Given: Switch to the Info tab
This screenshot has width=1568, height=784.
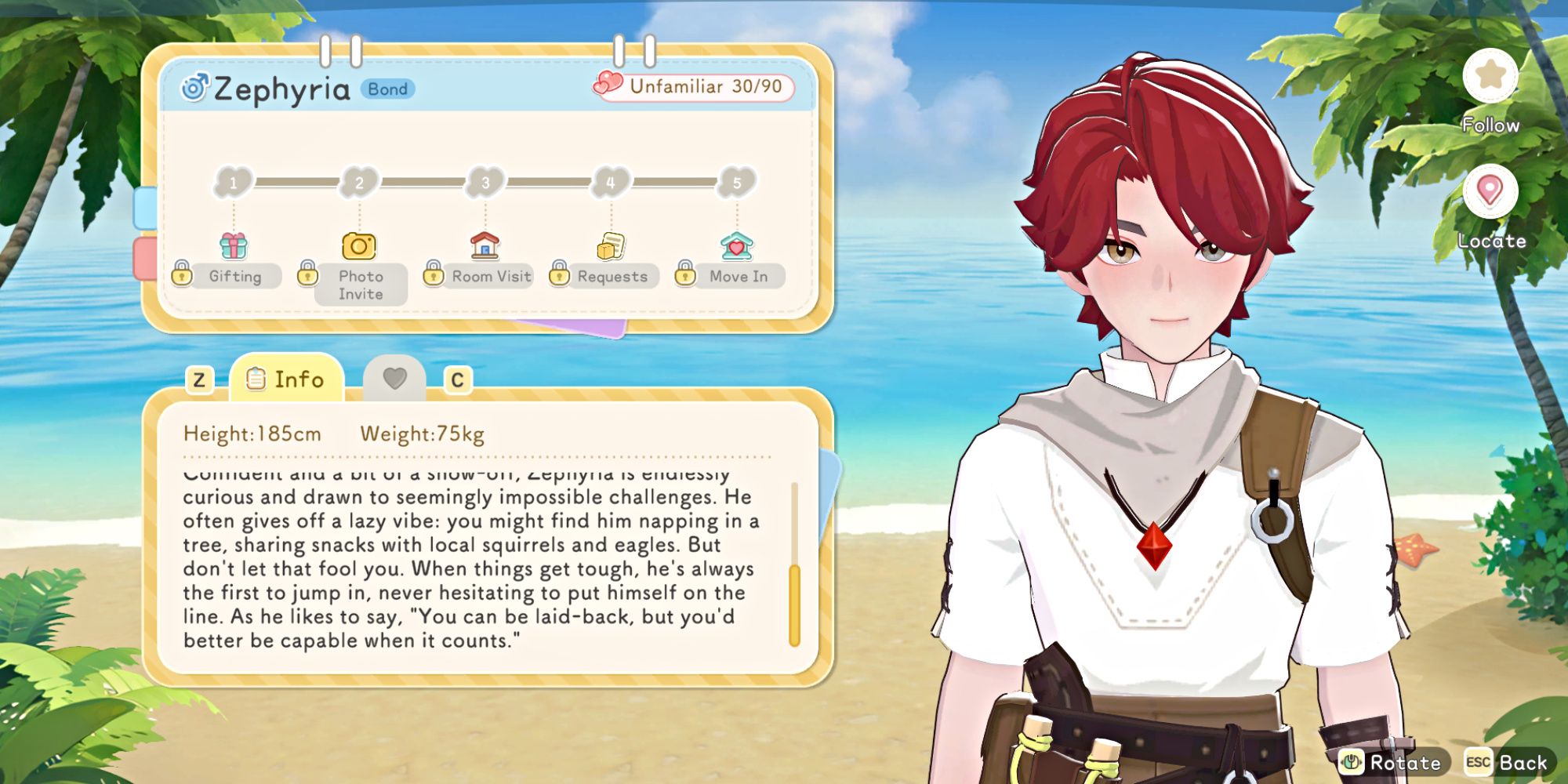Looking at the screenshot, I should (x=287, y=379).
